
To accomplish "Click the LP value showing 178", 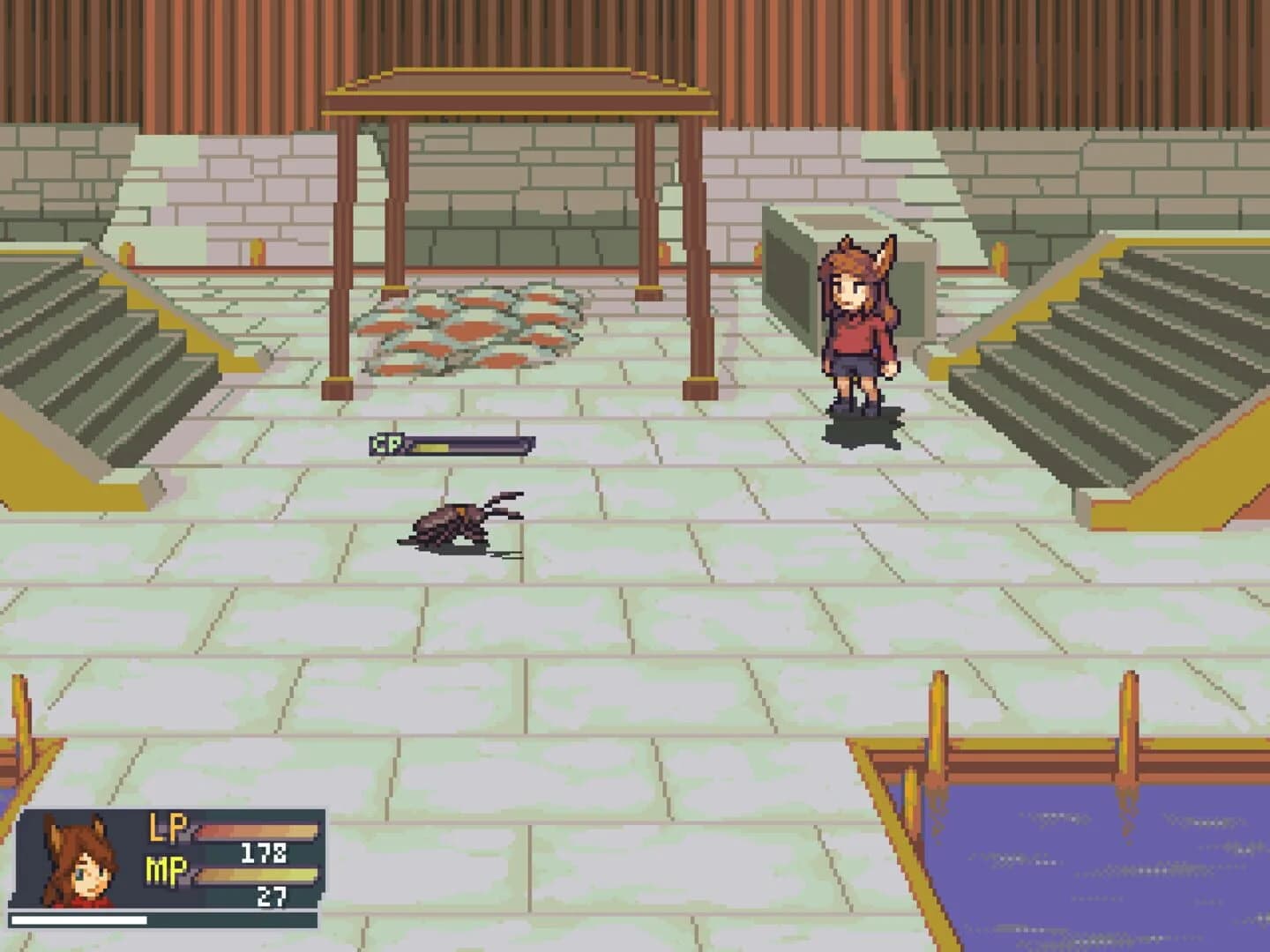I will (x=265, y=853).
